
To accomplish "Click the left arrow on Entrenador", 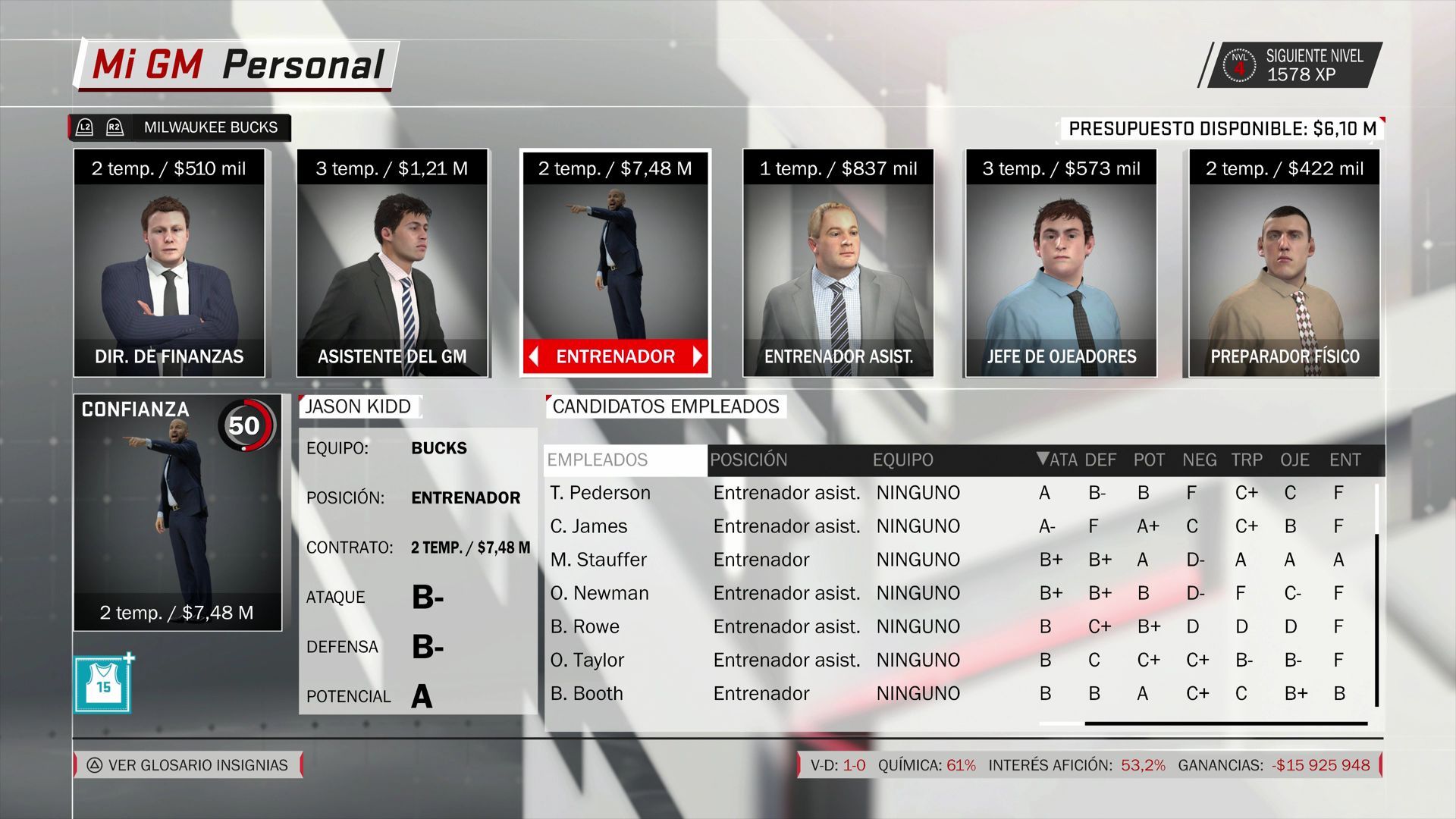I will [x=534, y=356].
